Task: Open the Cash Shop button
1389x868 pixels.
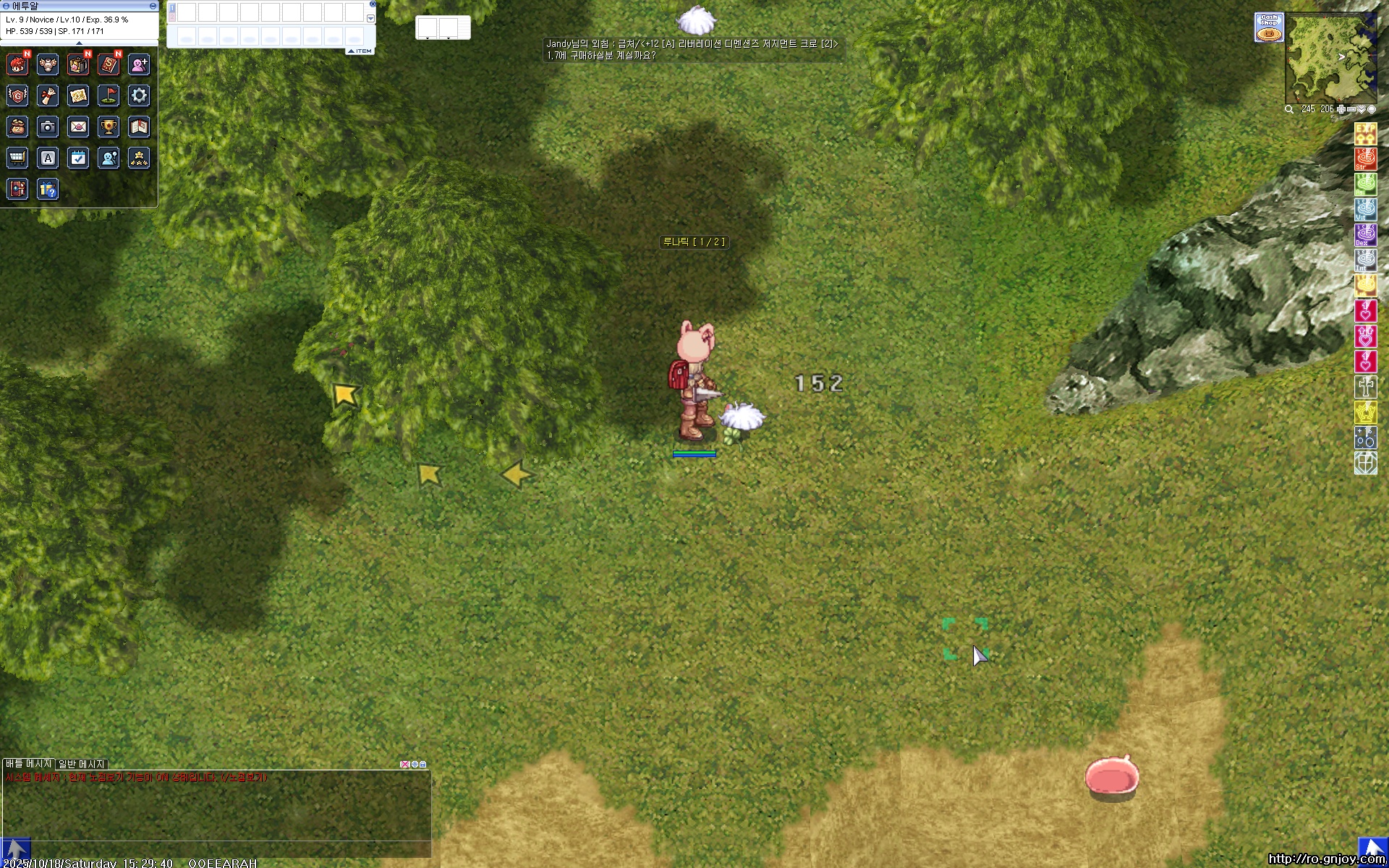Action: 1269,27
